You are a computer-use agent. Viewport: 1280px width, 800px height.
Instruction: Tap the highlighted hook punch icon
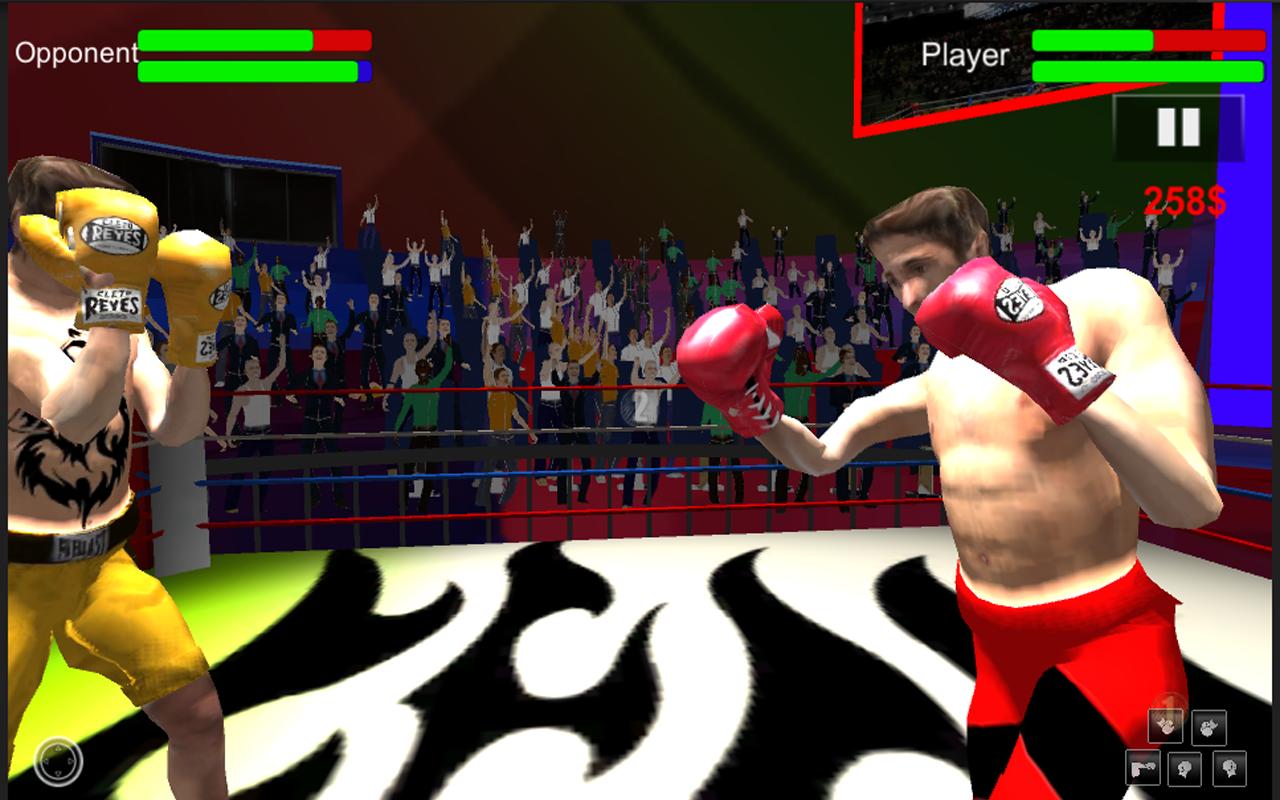click(1166, 726)
